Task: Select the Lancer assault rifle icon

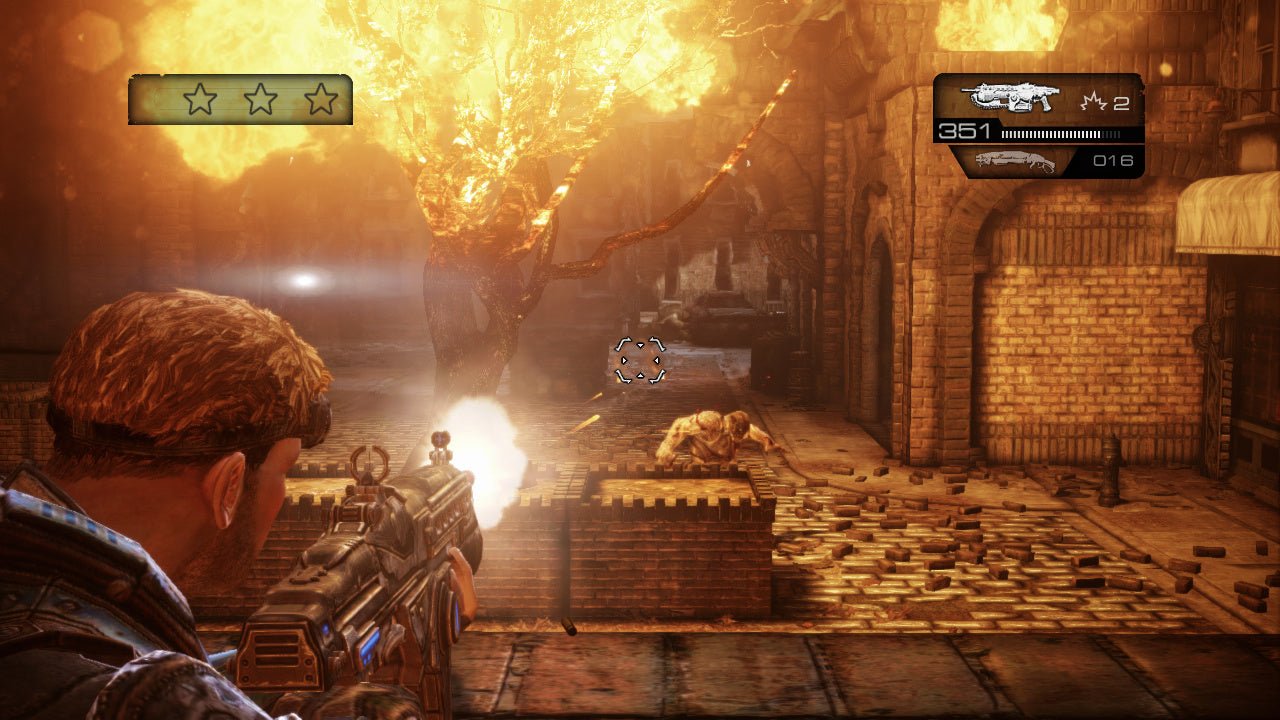Action: tap(1010, 98)
